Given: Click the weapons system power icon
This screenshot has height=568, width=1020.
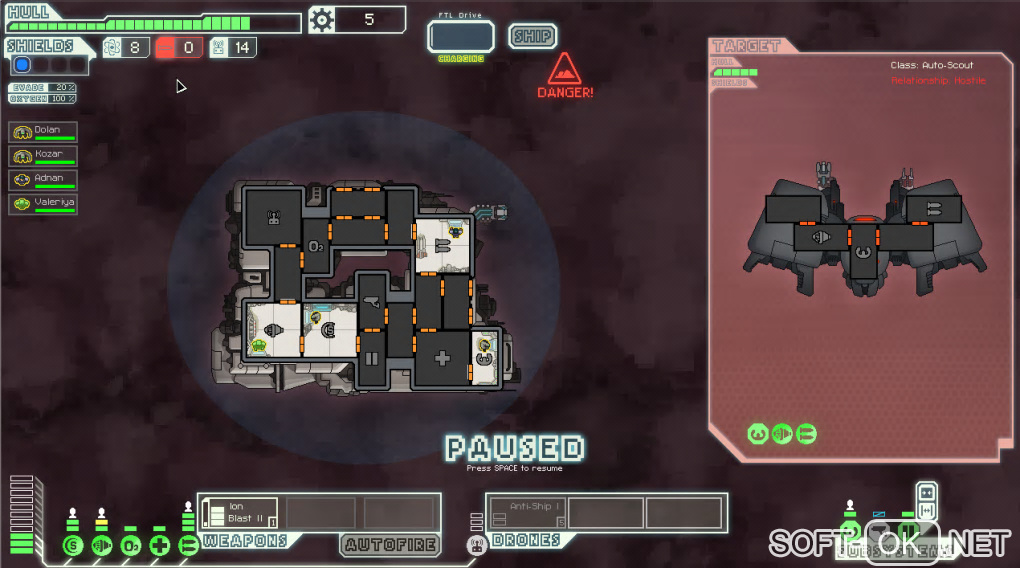Looking at the screenshot, I should [188, 546].
